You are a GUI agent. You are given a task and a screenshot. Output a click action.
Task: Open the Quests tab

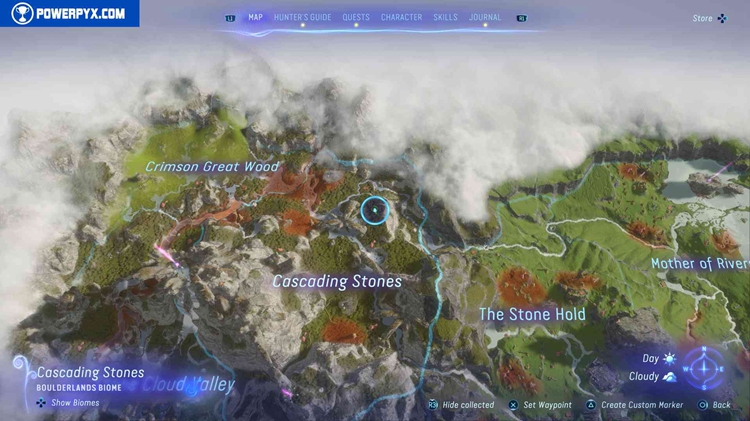(x=356, y=17)
